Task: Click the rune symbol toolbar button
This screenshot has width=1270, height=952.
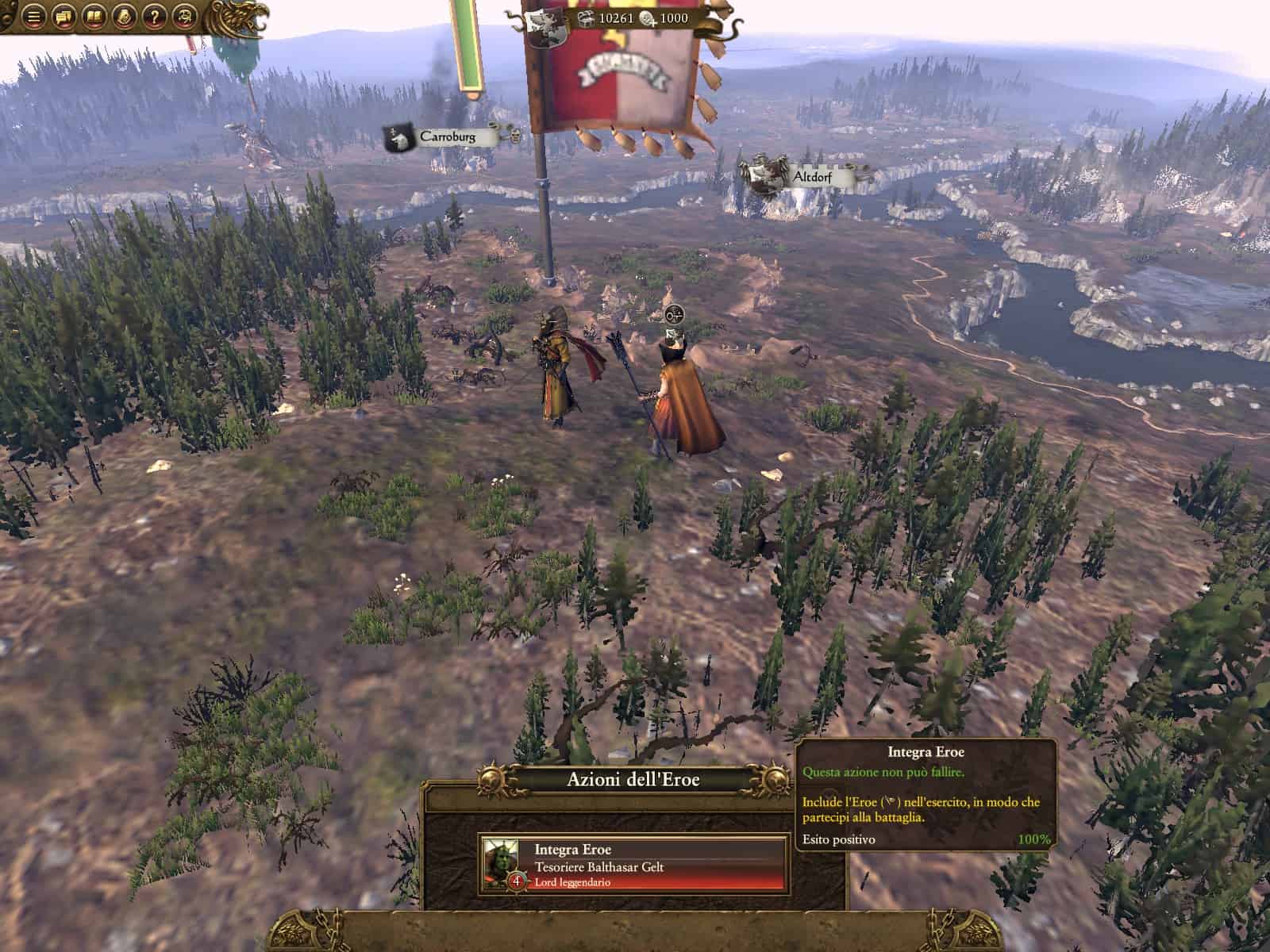Action: coord(185,17)
